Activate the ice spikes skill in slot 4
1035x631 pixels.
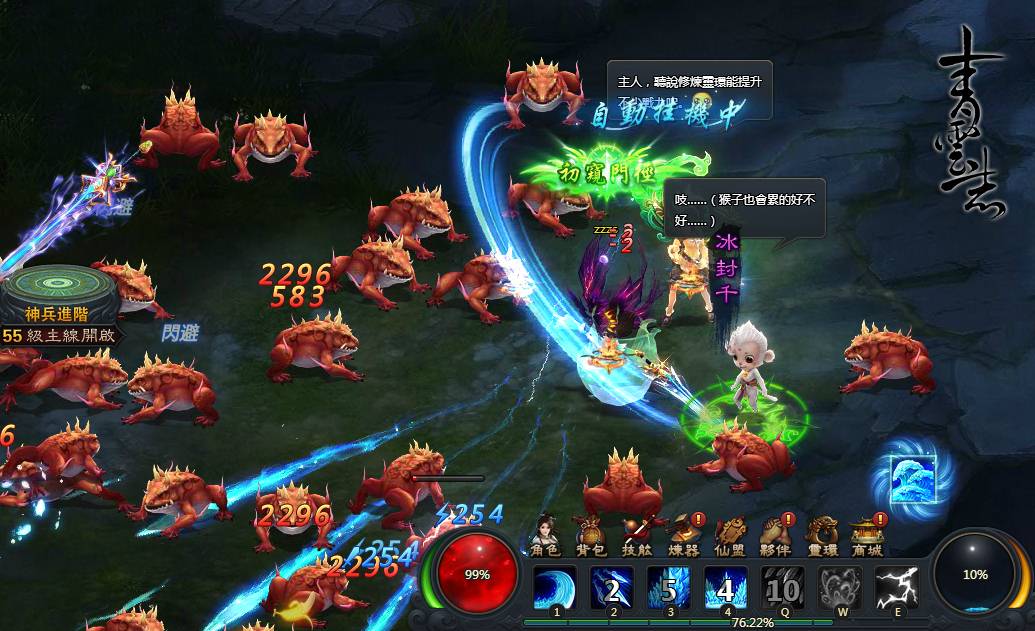click(x=725, y=587)
